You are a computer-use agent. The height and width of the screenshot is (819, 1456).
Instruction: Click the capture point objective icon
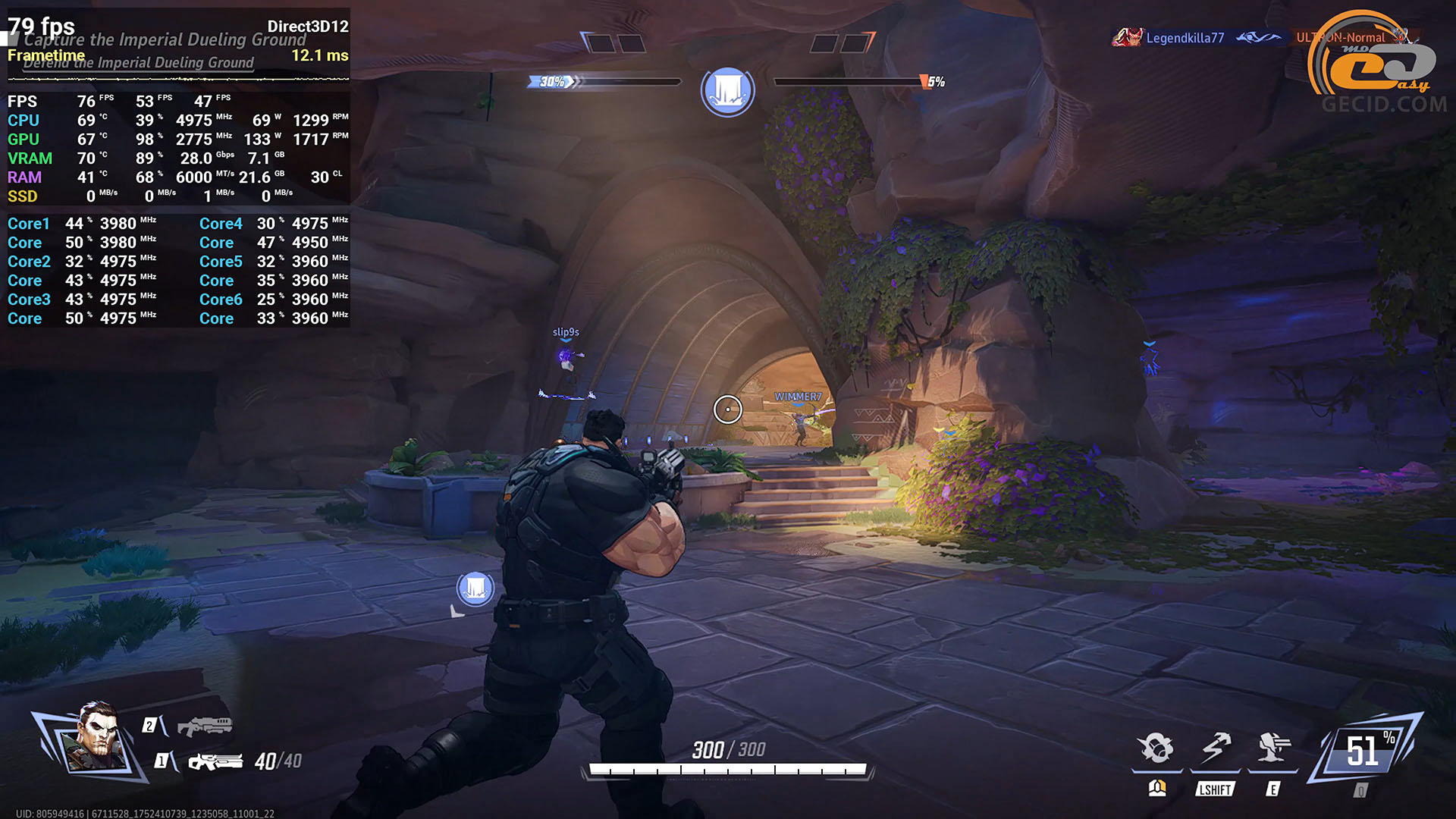point(727,91)
